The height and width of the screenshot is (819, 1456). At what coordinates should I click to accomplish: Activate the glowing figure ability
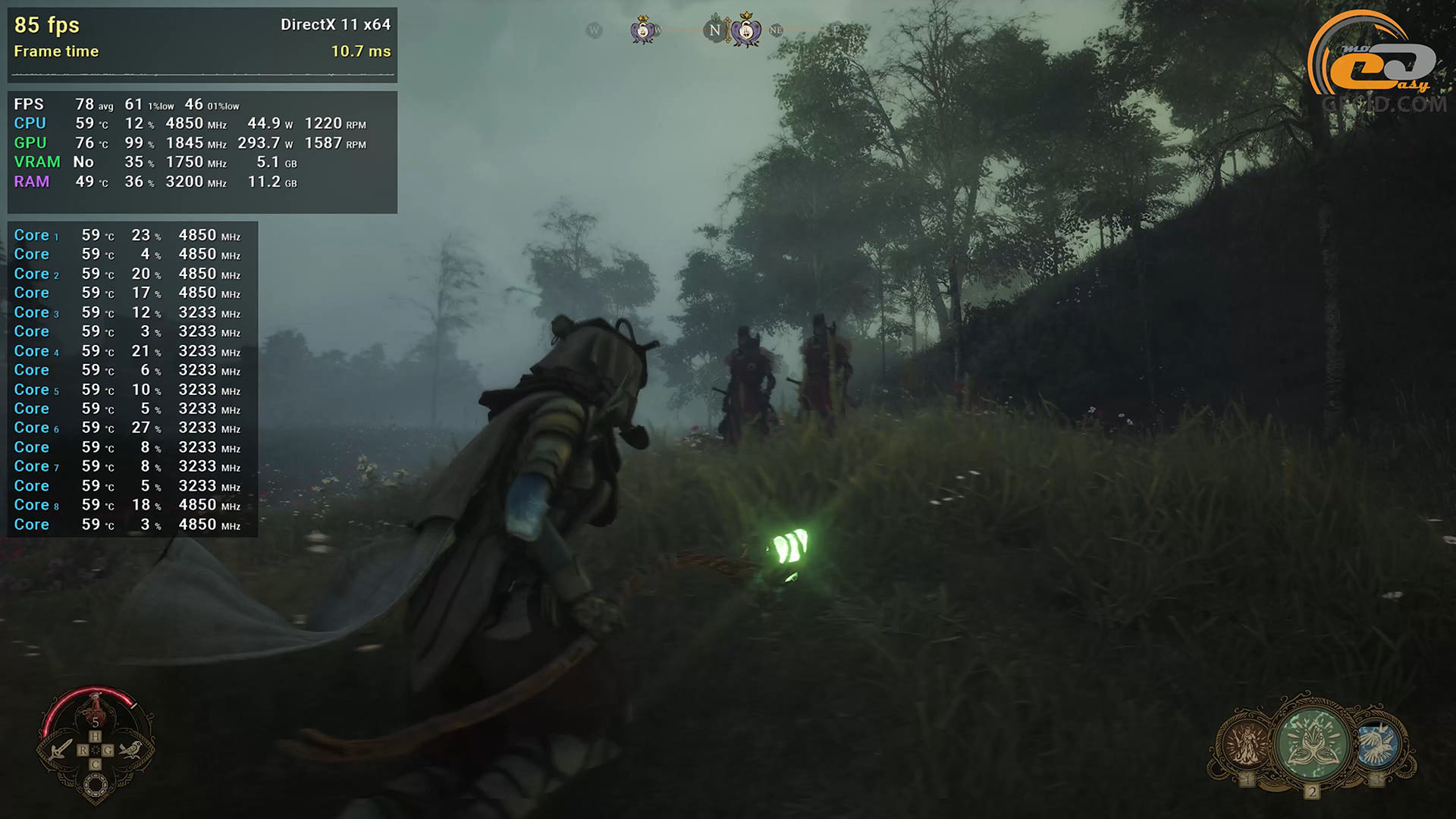point(1245,744)
